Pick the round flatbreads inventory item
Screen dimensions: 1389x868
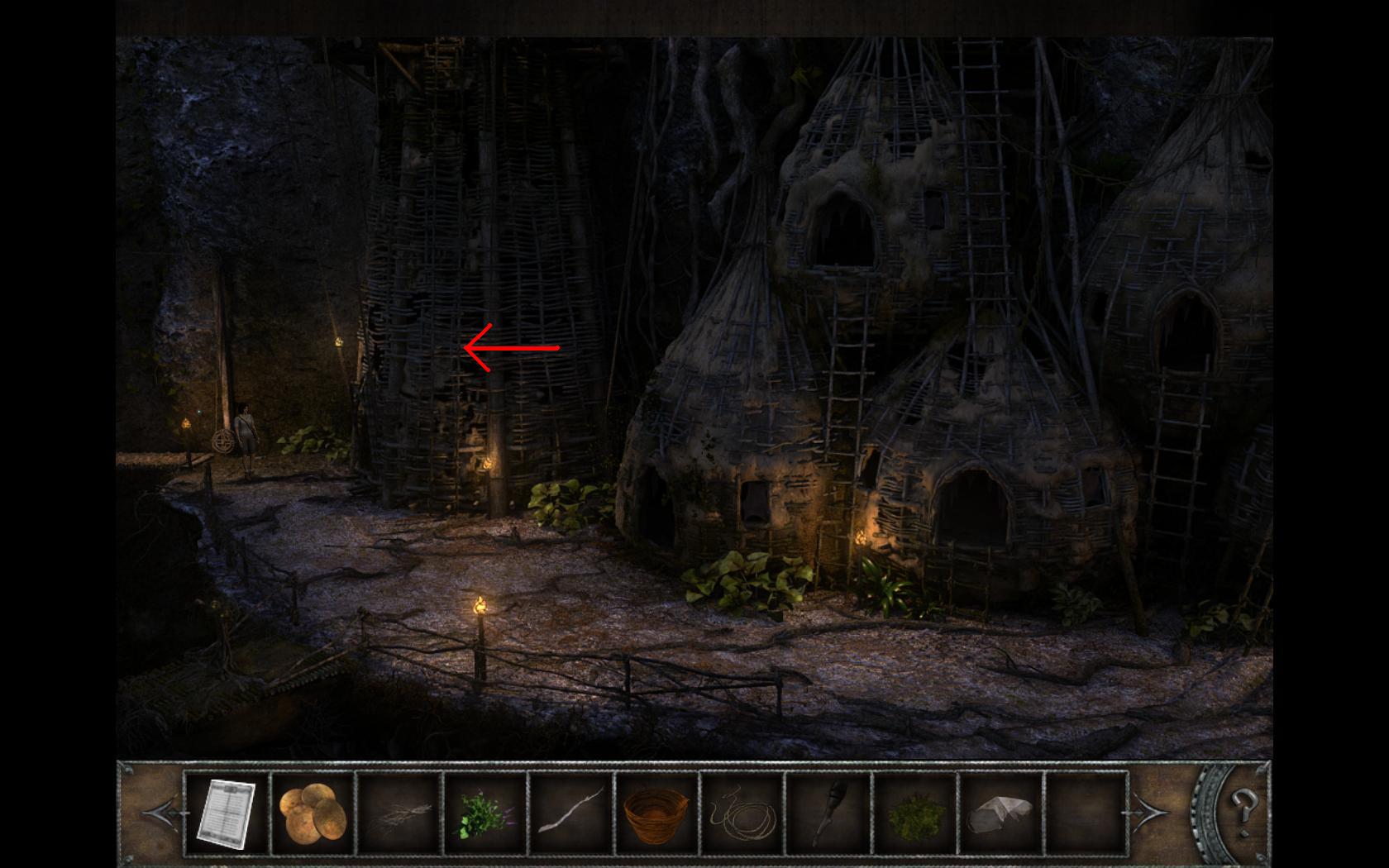[x=313, y=813]
